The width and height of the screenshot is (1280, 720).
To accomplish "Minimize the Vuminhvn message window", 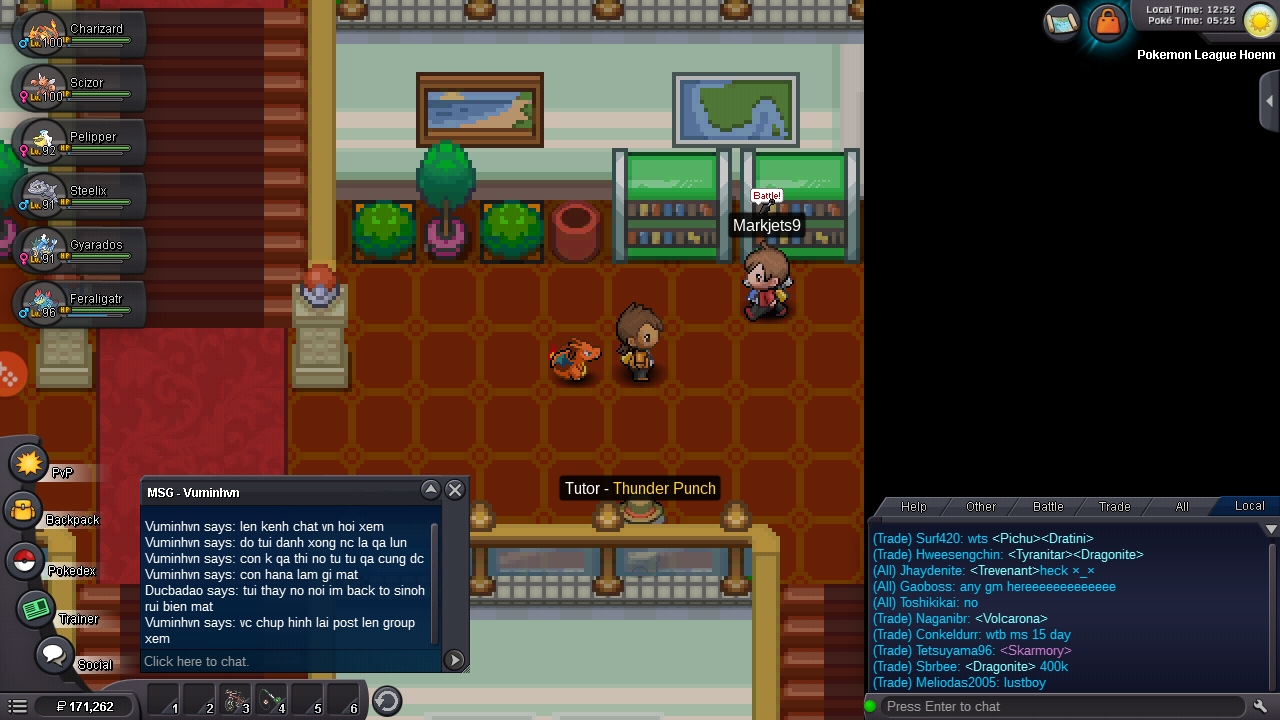I will [x=431, y=490].
